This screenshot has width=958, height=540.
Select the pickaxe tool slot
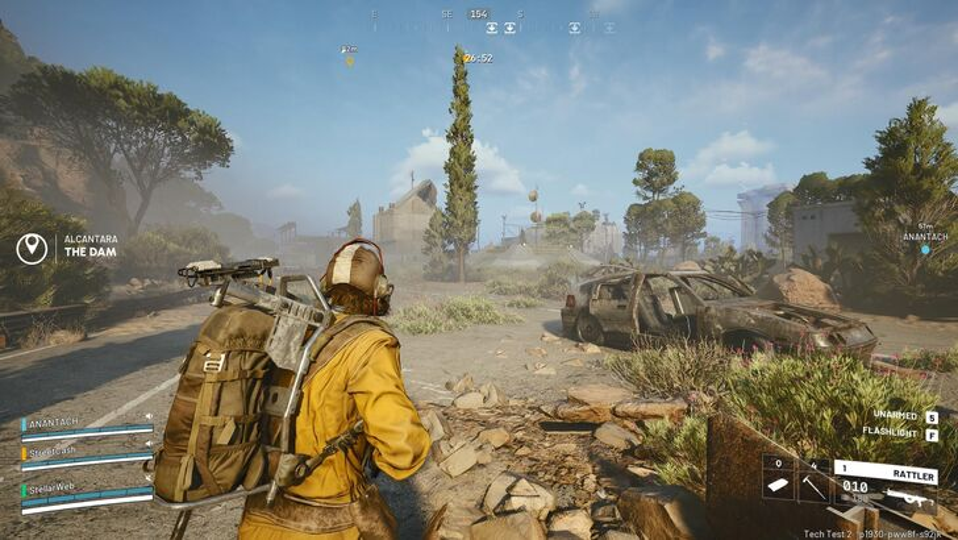(x=812, y=484)
